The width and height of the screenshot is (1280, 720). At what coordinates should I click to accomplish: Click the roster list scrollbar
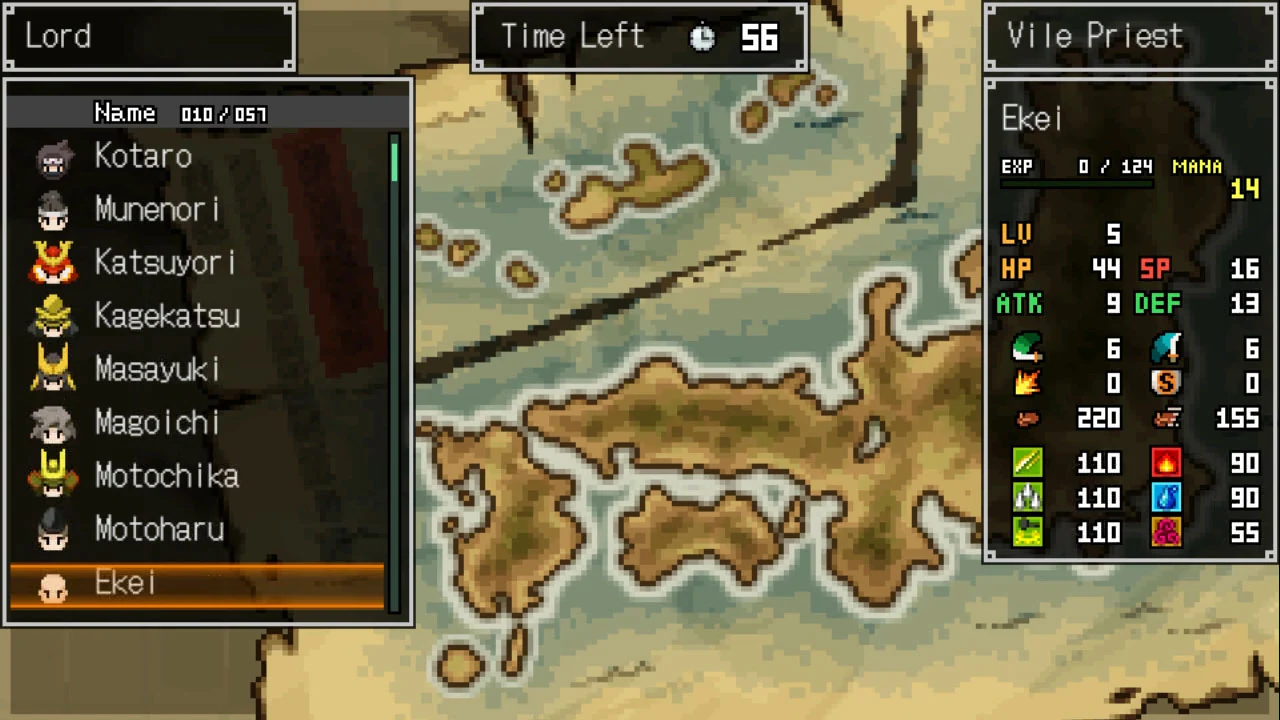point(395,300)
